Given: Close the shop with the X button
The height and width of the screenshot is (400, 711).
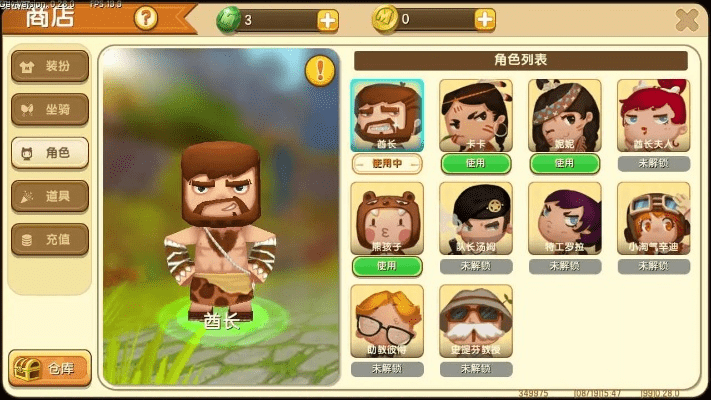Looking at the screenshot, I should point(687,19).
